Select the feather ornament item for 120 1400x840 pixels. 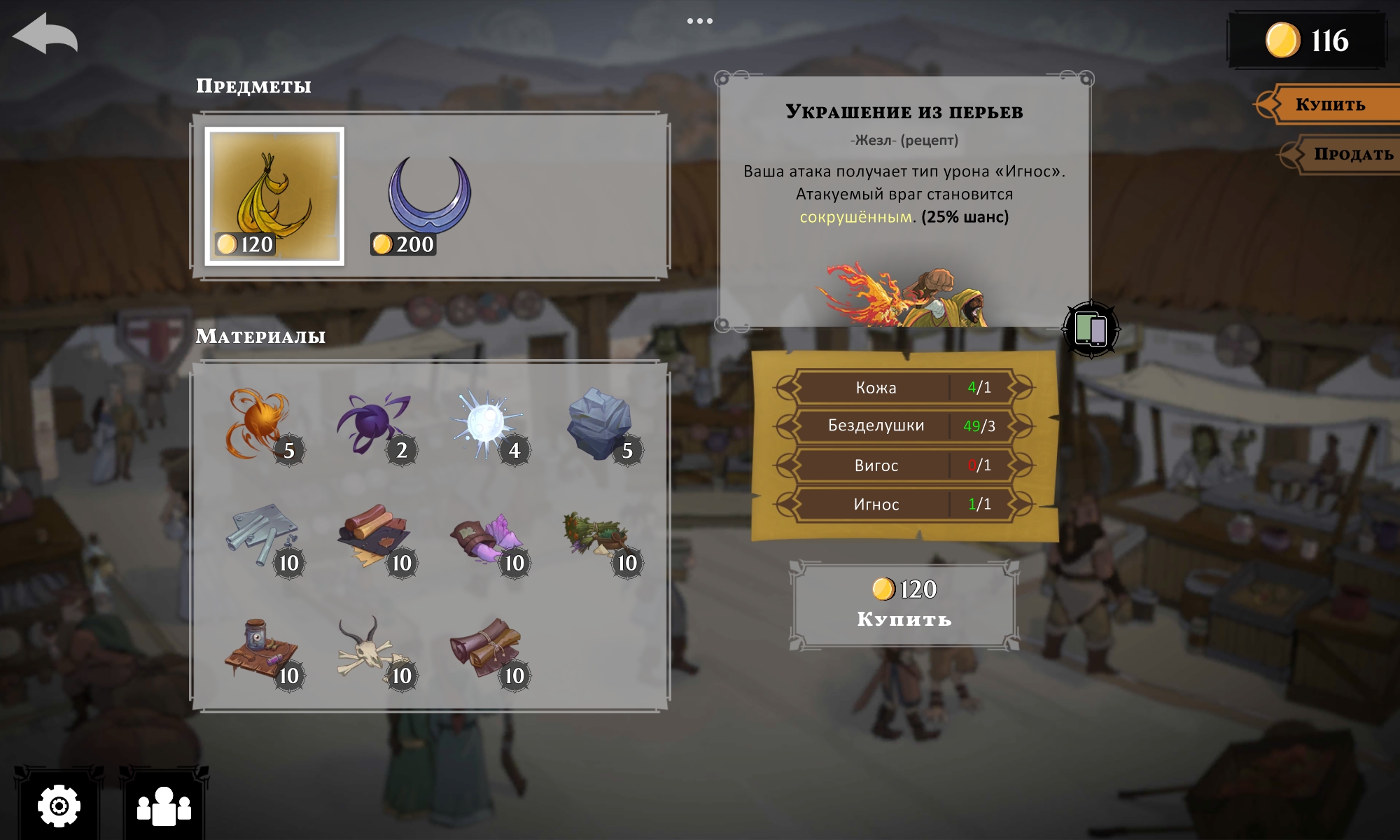274,196
